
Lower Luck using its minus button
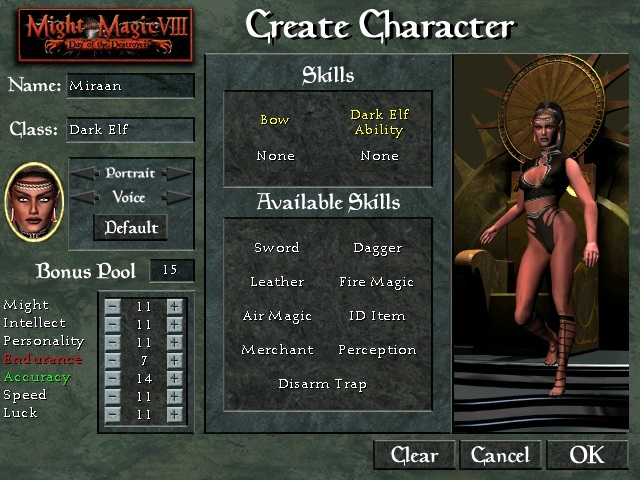pos(113,414)
